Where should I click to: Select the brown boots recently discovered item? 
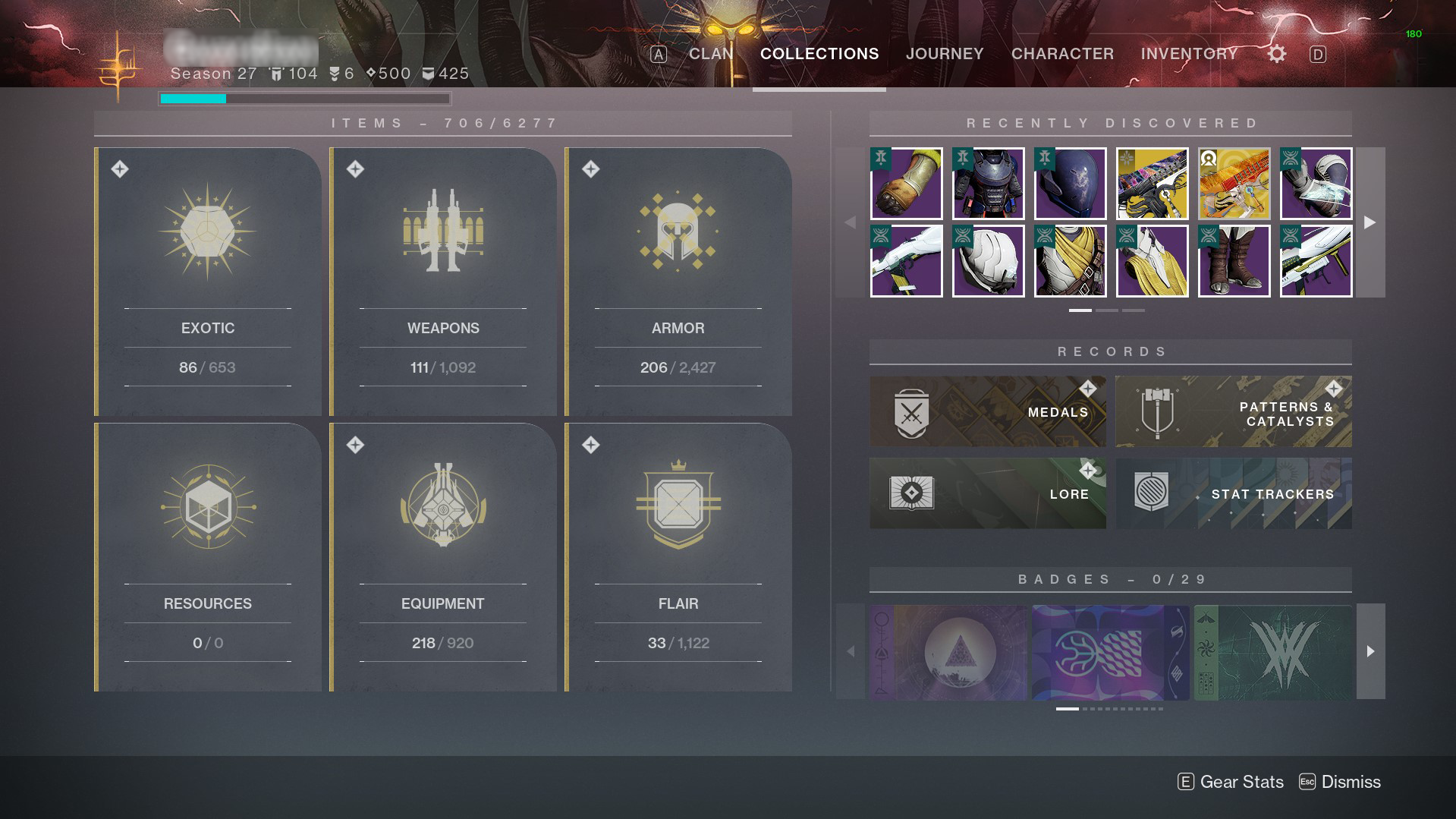1234,260
